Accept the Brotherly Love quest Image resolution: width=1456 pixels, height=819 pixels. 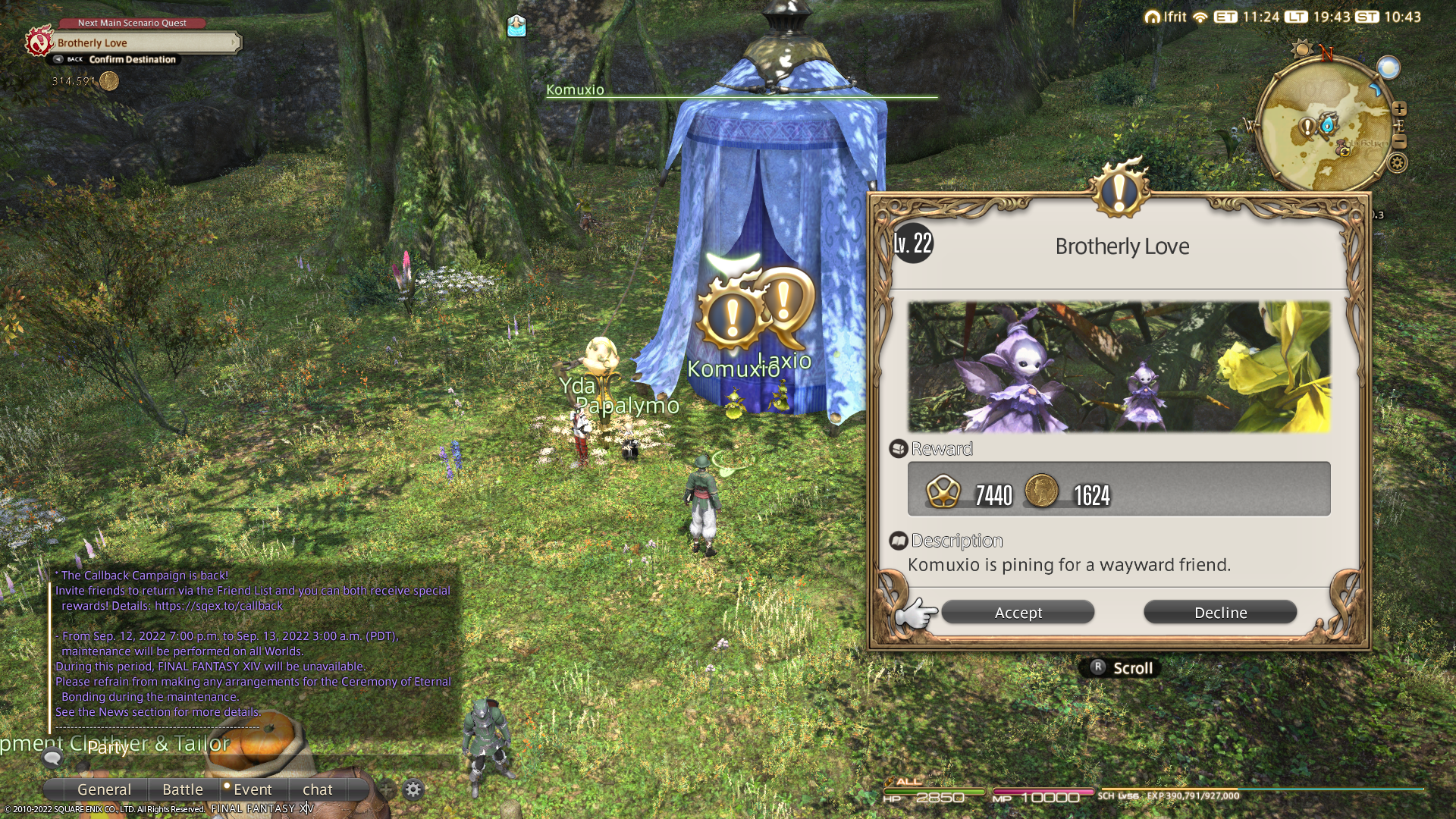pos(1018,613)
